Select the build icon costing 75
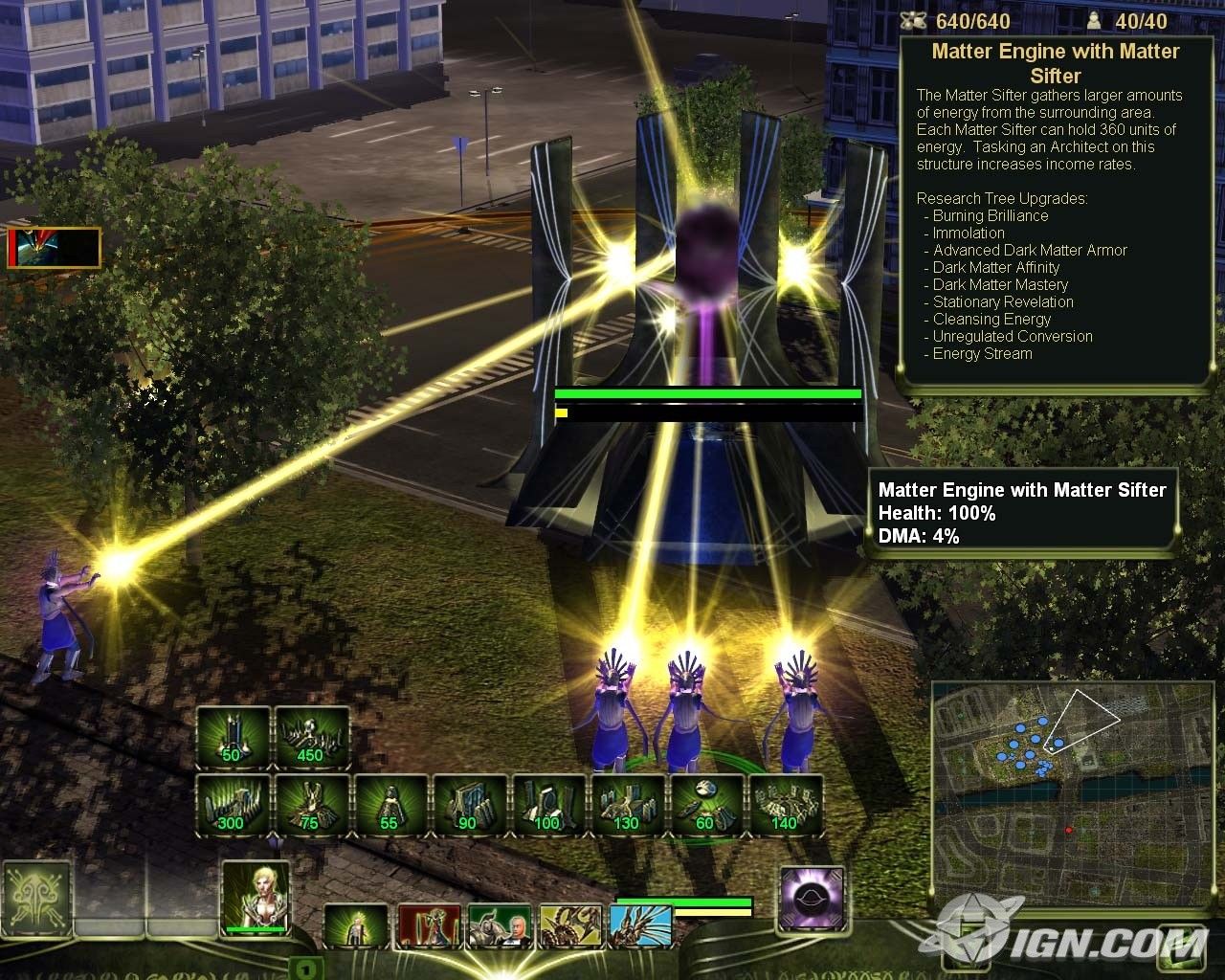The height and width of the screenshot is (980, 1225). tap(312, 806)
